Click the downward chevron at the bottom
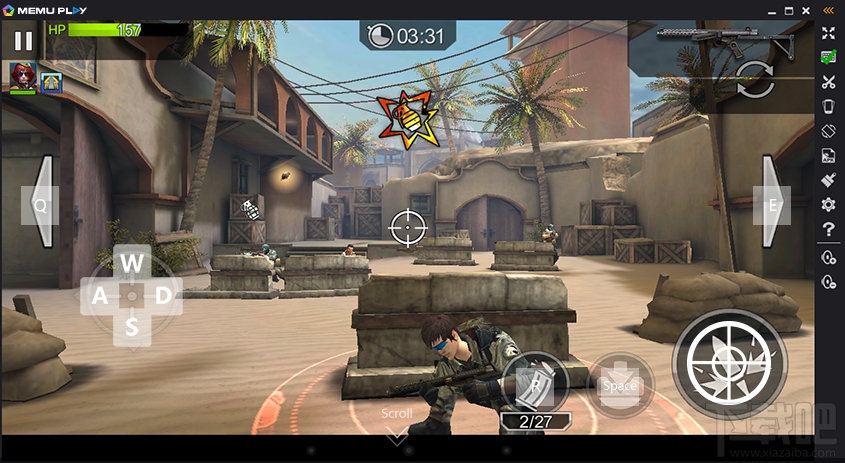 [397, 433]
